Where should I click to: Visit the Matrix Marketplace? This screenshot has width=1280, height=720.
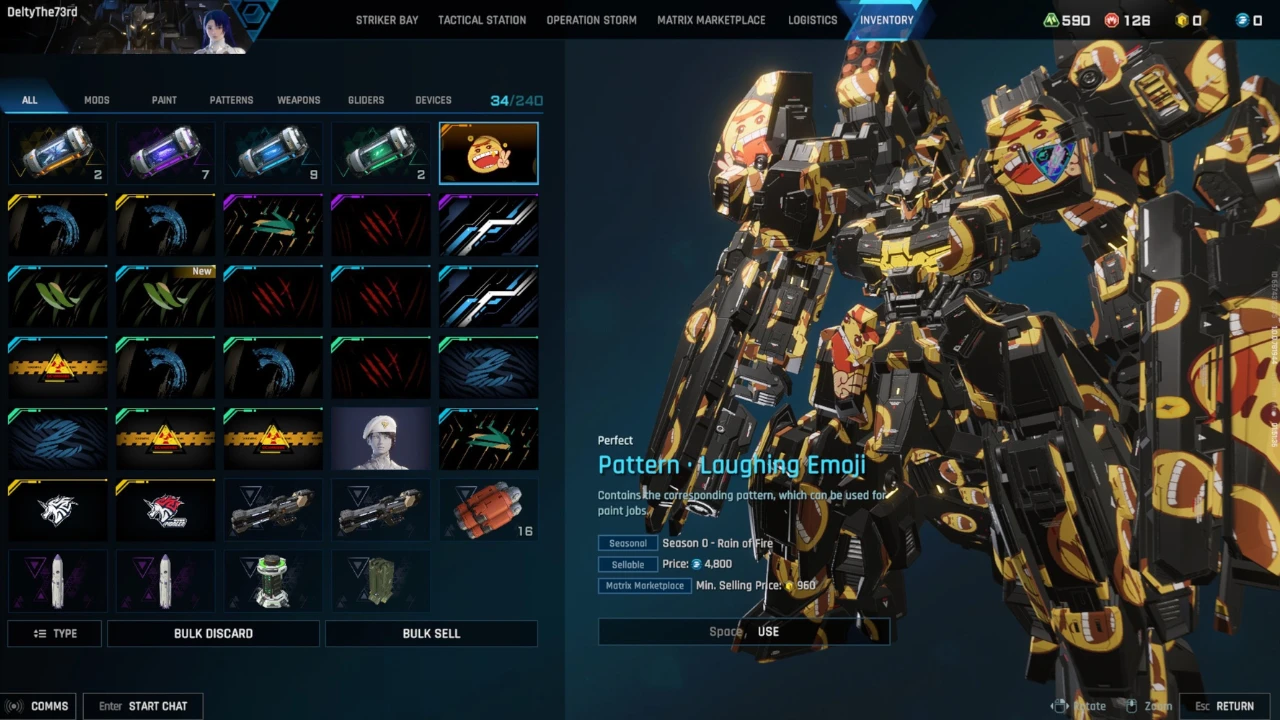point(711,20)
